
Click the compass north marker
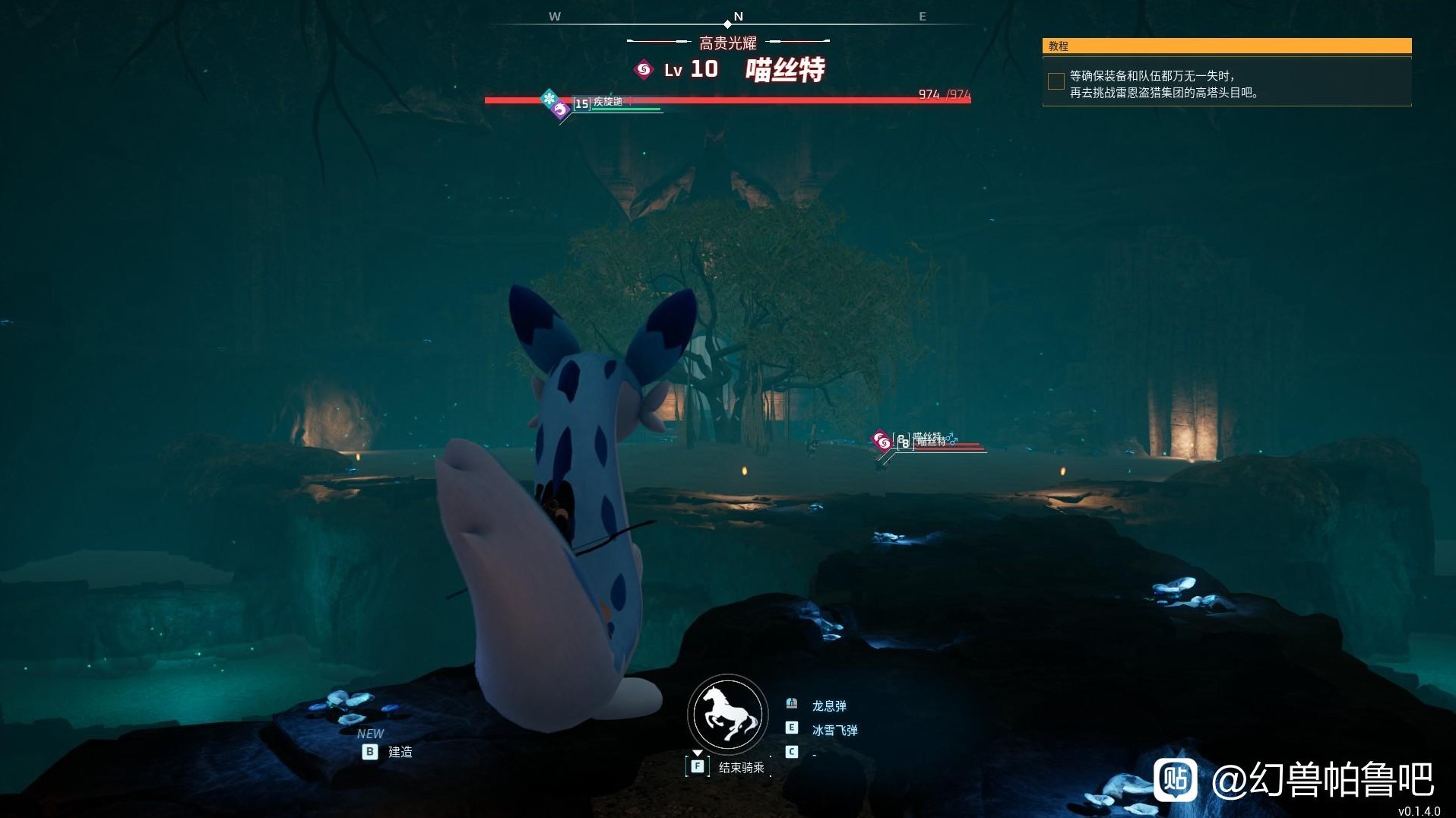(x=737, y=17)
